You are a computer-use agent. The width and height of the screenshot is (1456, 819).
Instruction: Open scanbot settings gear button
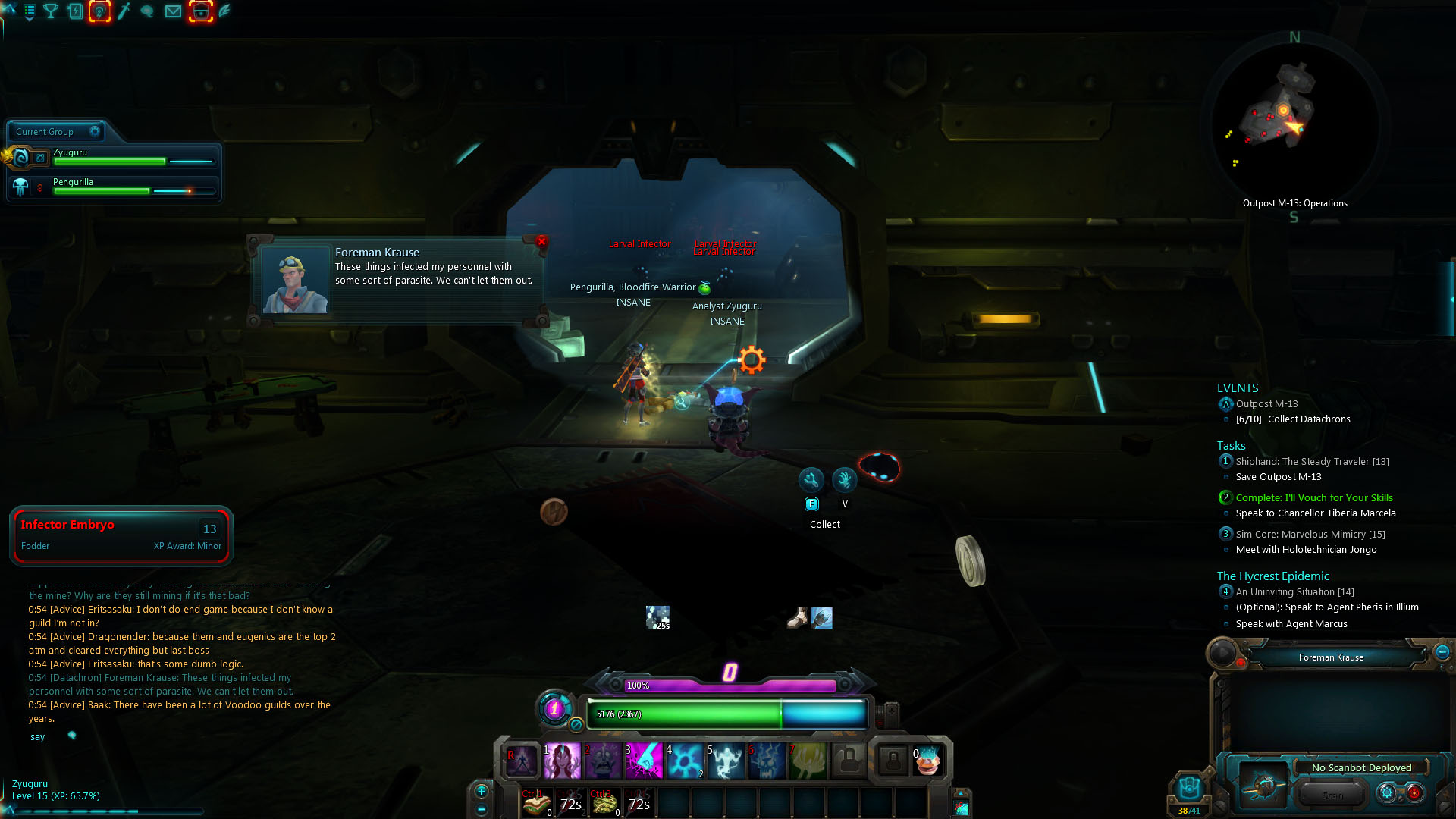coord(1387,792)
